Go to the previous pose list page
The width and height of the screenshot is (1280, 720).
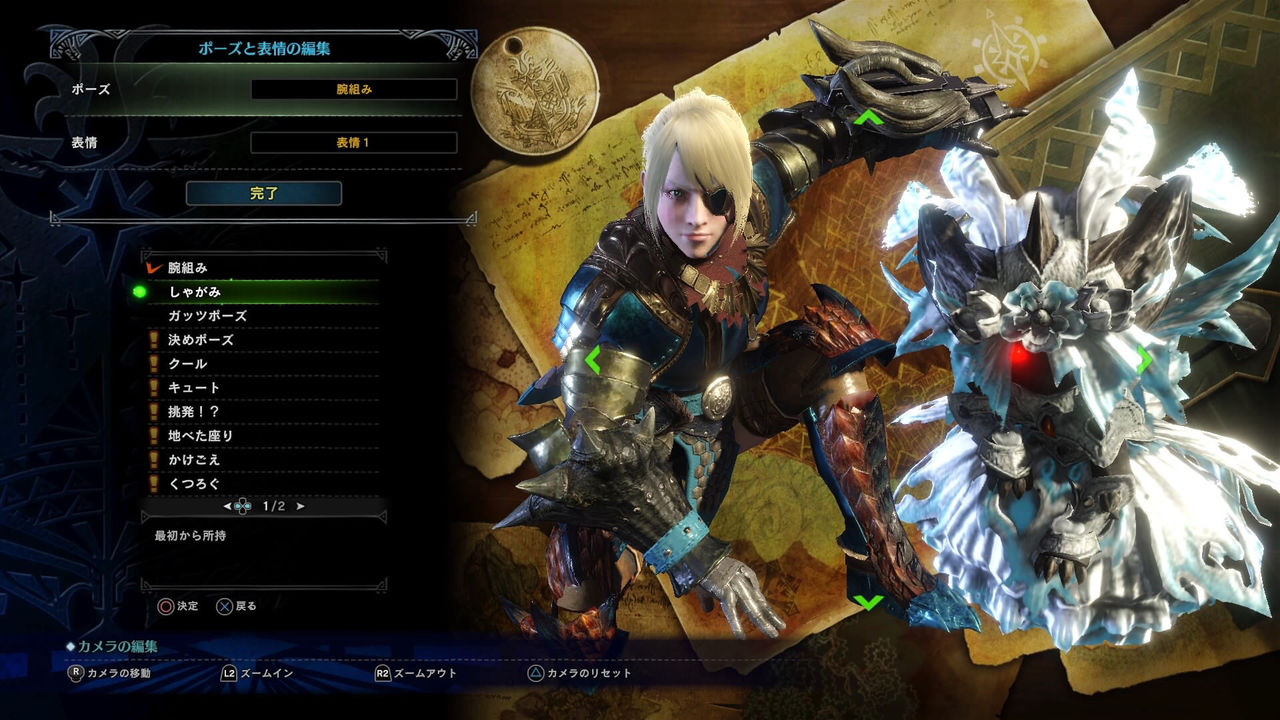tap(228, 506)
